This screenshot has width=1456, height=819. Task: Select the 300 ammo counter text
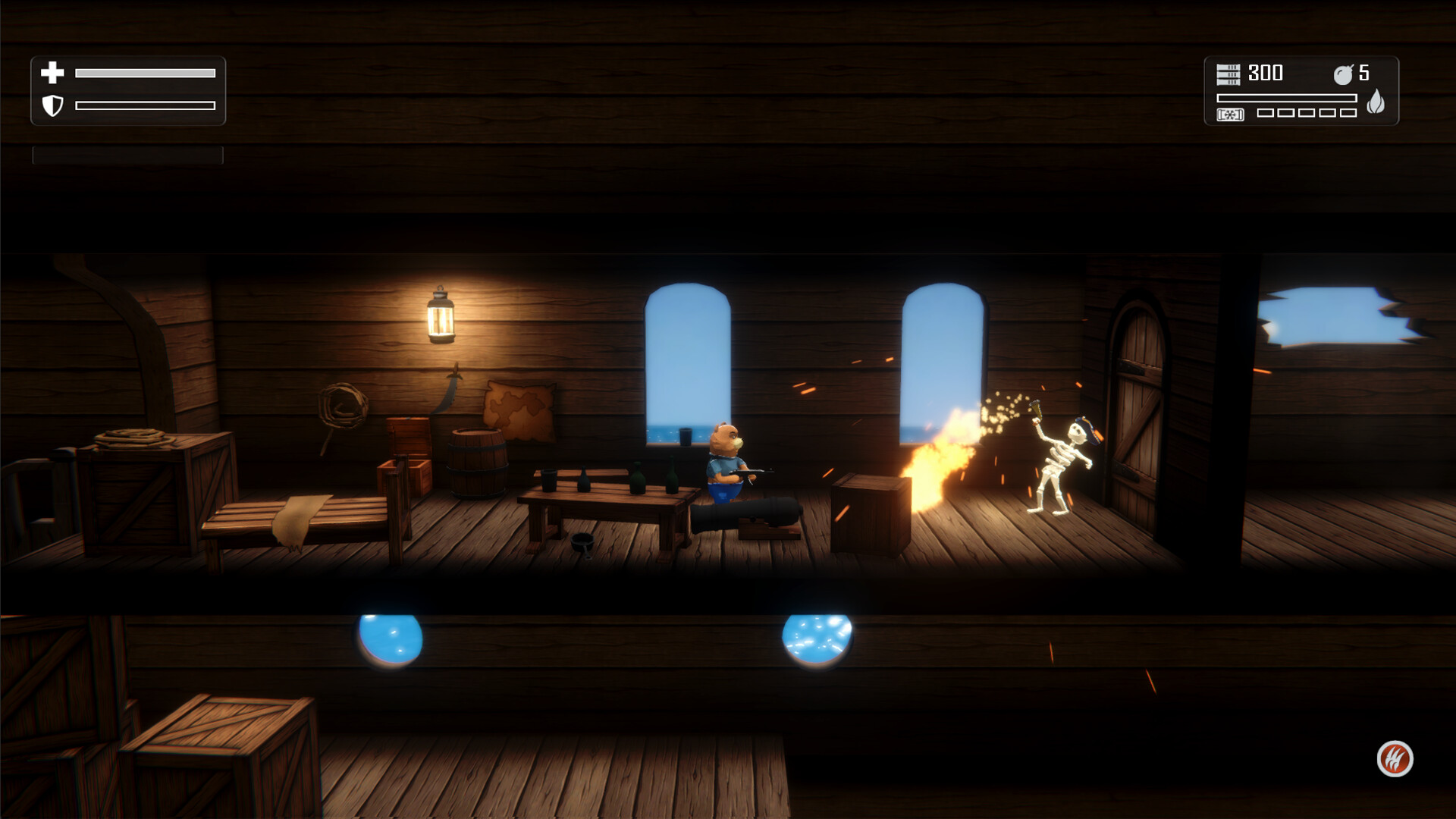(x=1266, y=74)
